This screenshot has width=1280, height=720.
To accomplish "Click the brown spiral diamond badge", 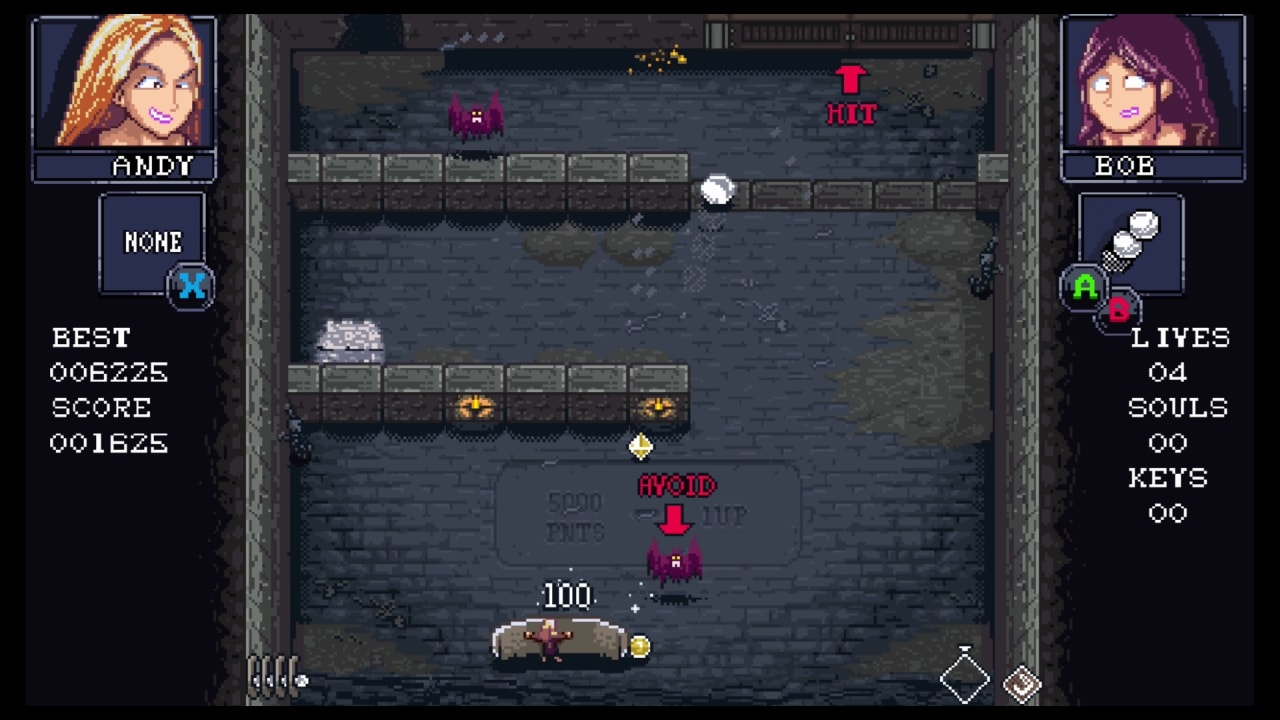I will pos(1022,684).
